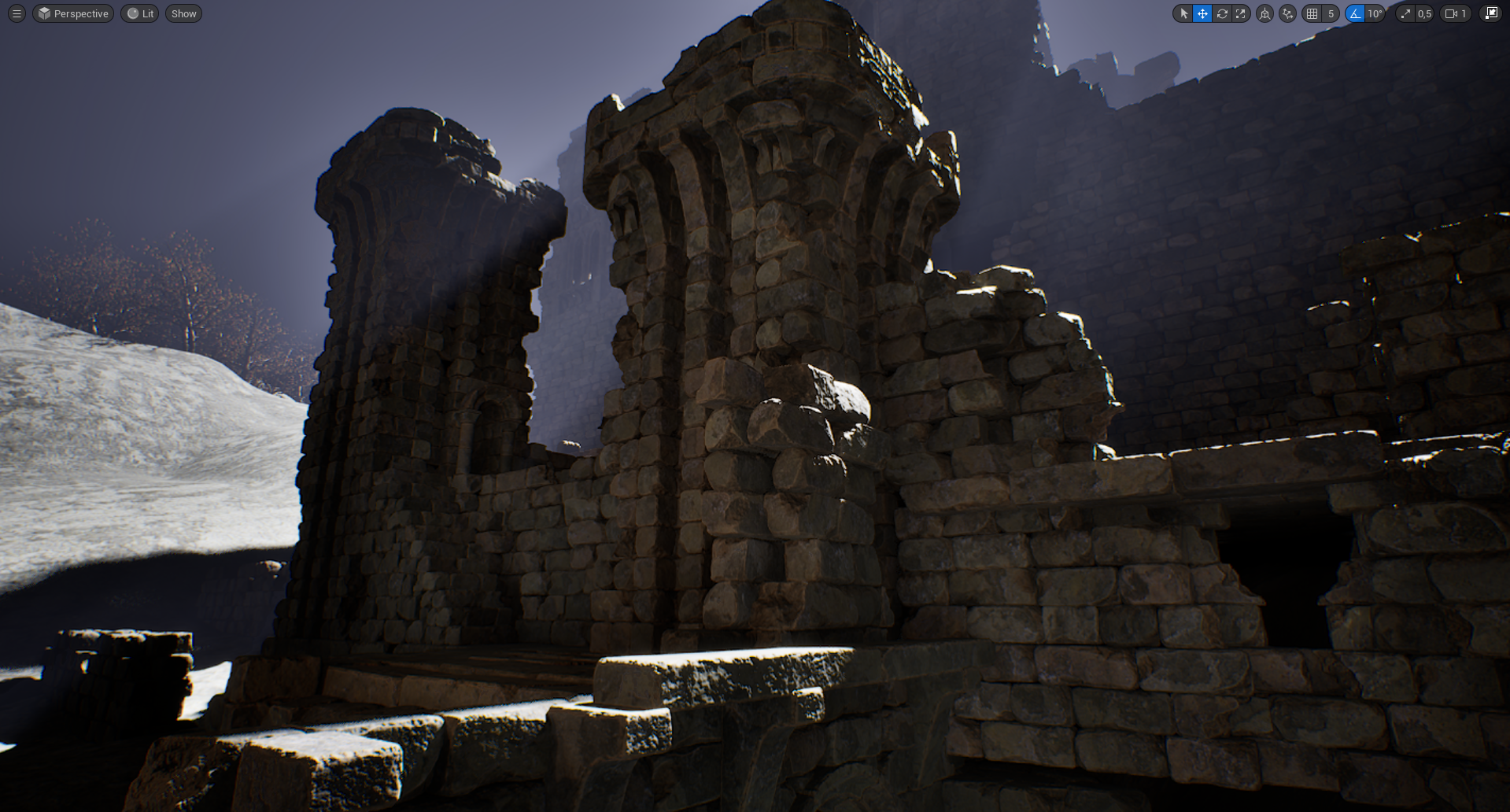Click the camera speed icon
Viewport: 1510px width, 812px height.
tap(1450, 13)
